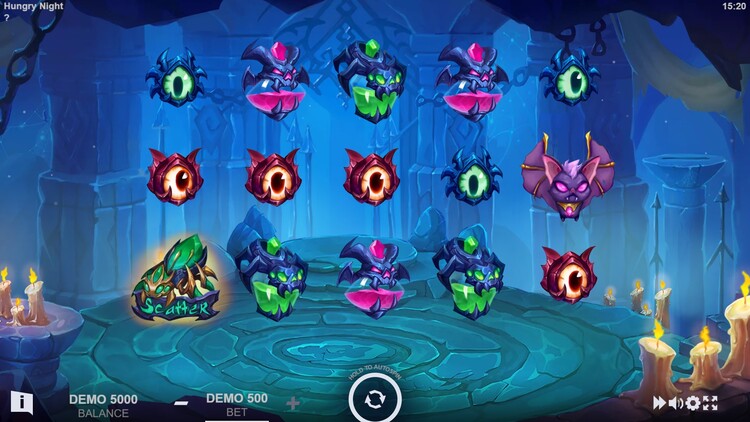The height and width of the screenshot is (422, 750).
Task: Click the question mark help link
Action: pyautogui.click(x=5, y=18)
